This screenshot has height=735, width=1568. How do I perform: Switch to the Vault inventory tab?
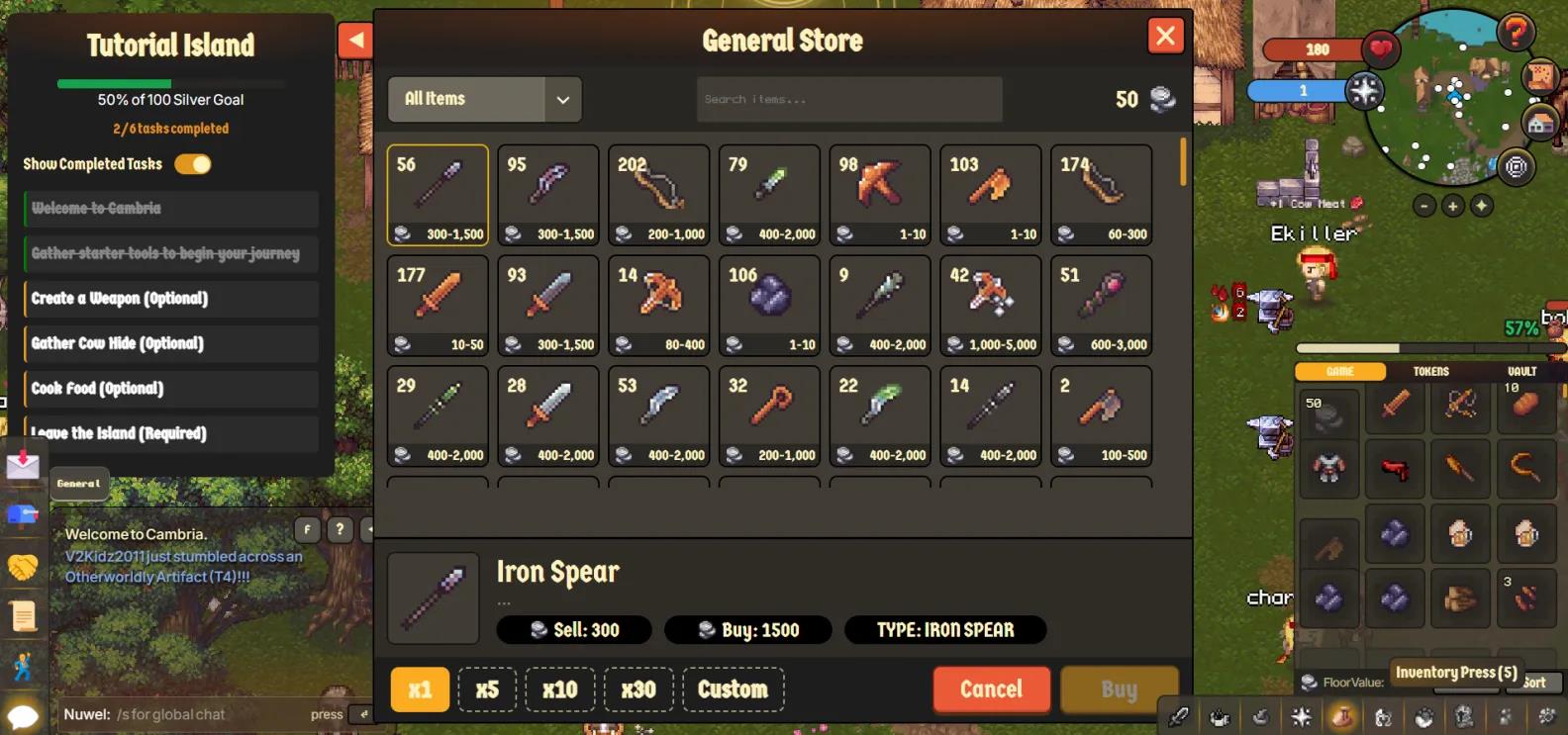(1521, 371)
